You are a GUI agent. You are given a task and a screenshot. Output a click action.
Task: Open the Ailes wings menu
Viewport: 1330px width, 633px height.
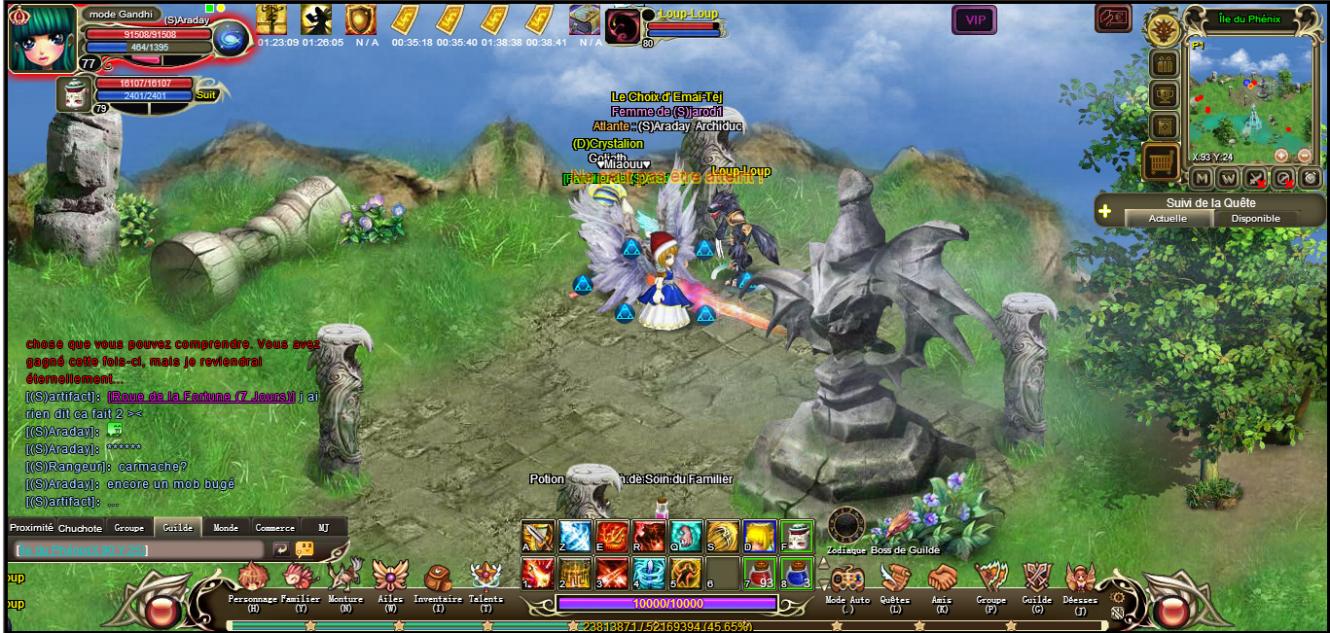click(x=390, y=579)
